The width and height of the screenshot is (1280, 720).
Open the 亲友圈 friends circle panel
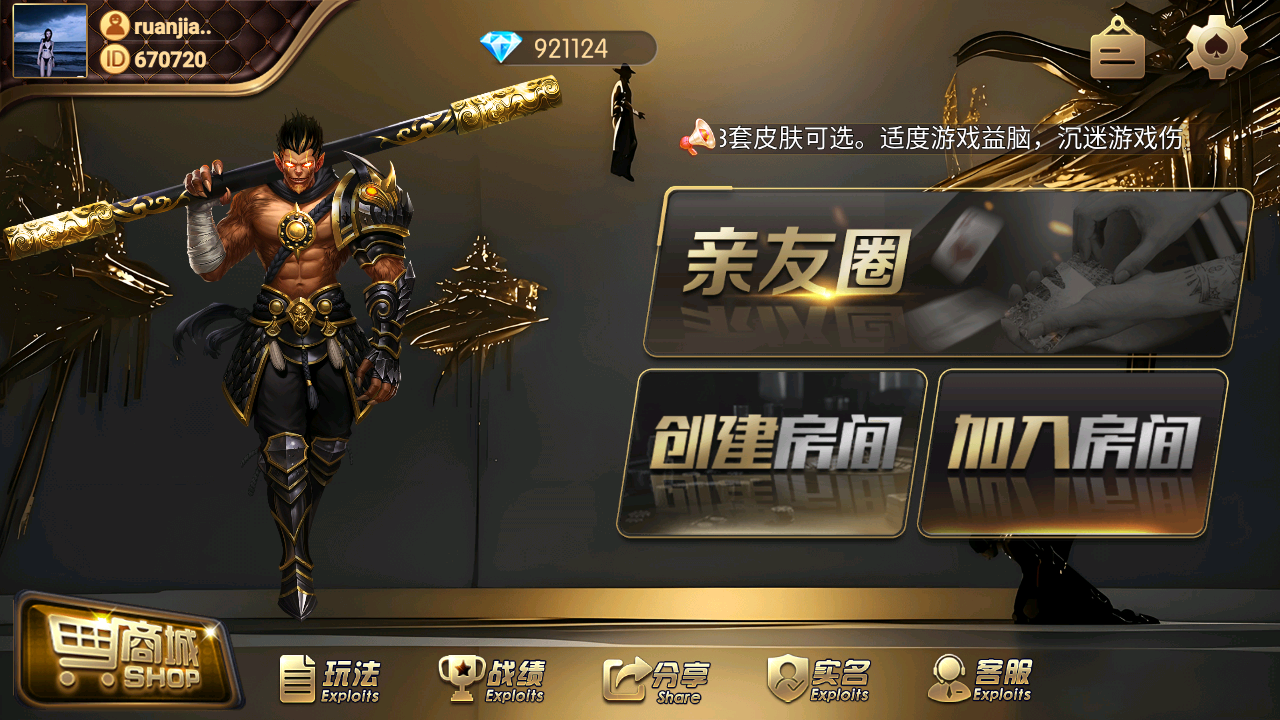coord(947,272)
